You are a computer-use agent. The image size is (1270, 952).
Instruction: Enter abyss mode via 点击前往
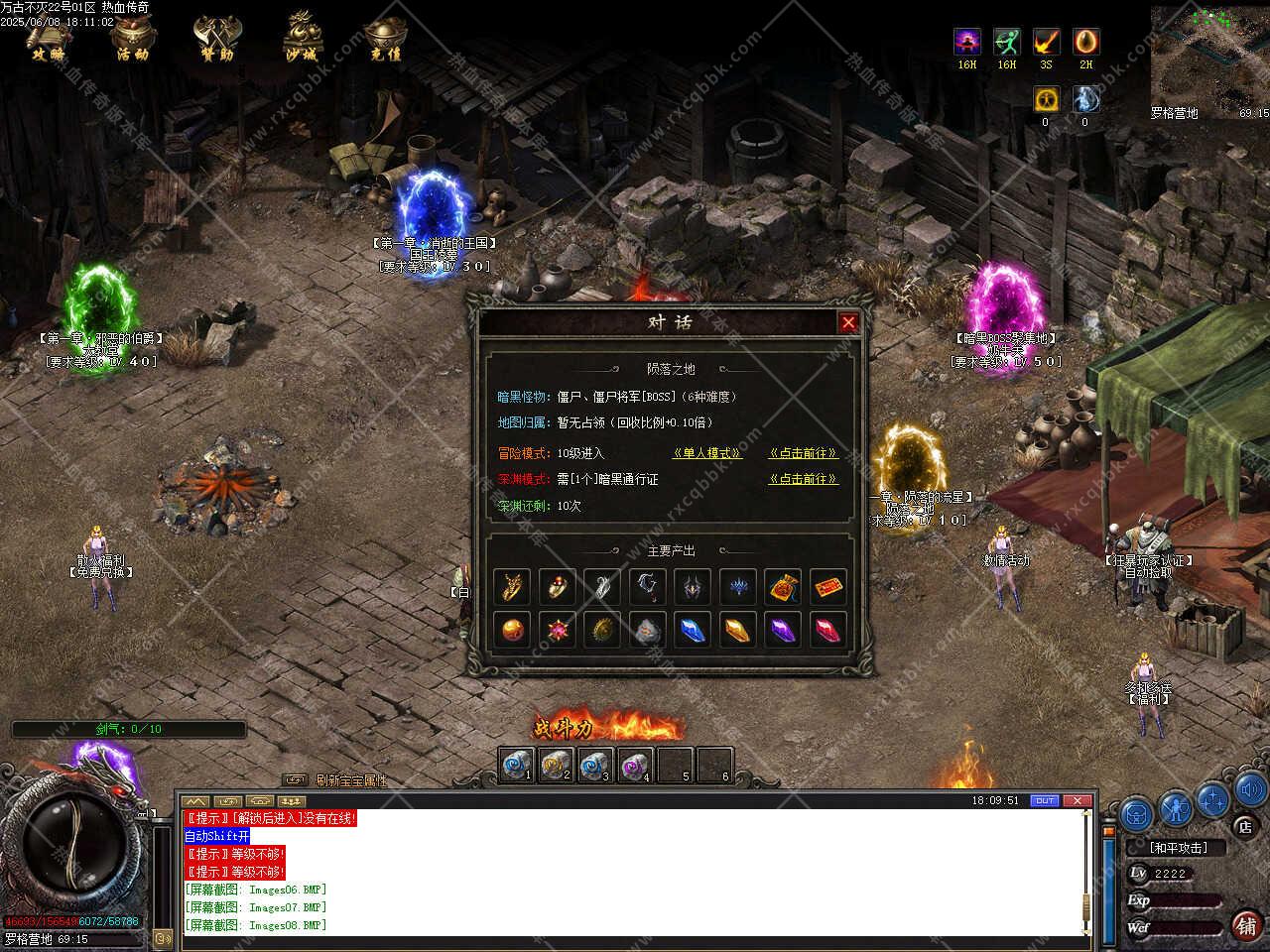[x=803, y=479]
